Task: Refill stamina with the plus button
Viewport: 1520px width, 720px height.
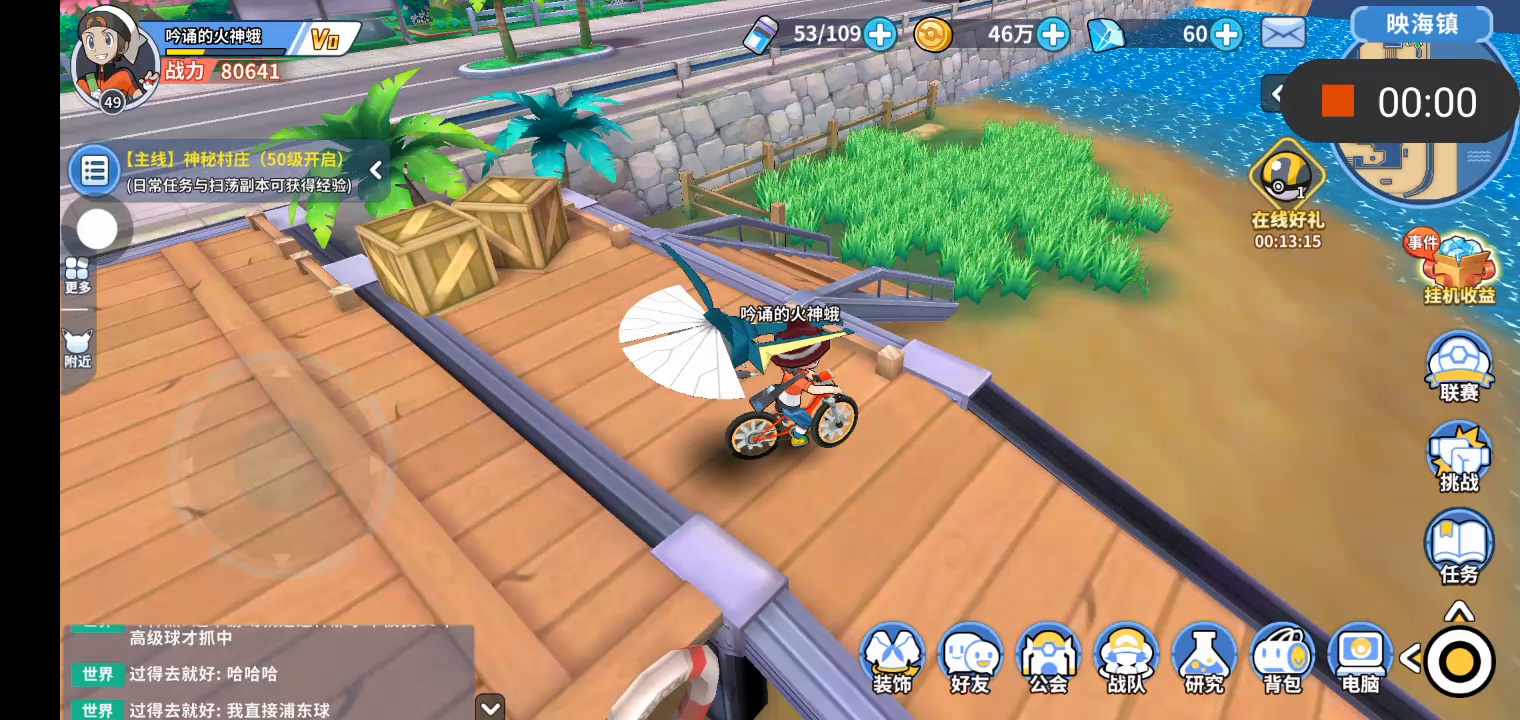Action: pyautogui.click(x=880, y=35)
